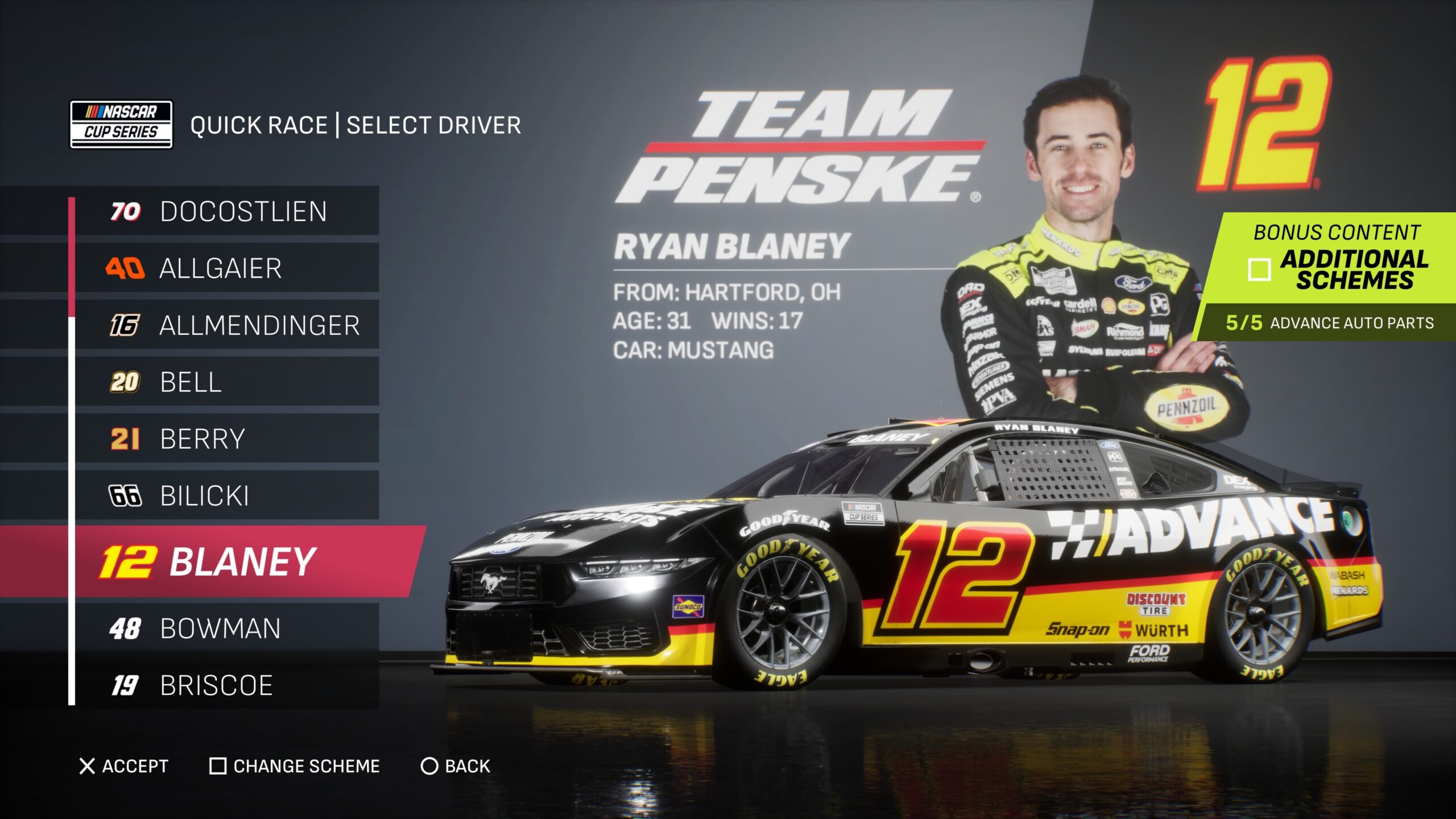1456x819 pixels.
Task: Accept the selected driver
Action: pos(124,766)
